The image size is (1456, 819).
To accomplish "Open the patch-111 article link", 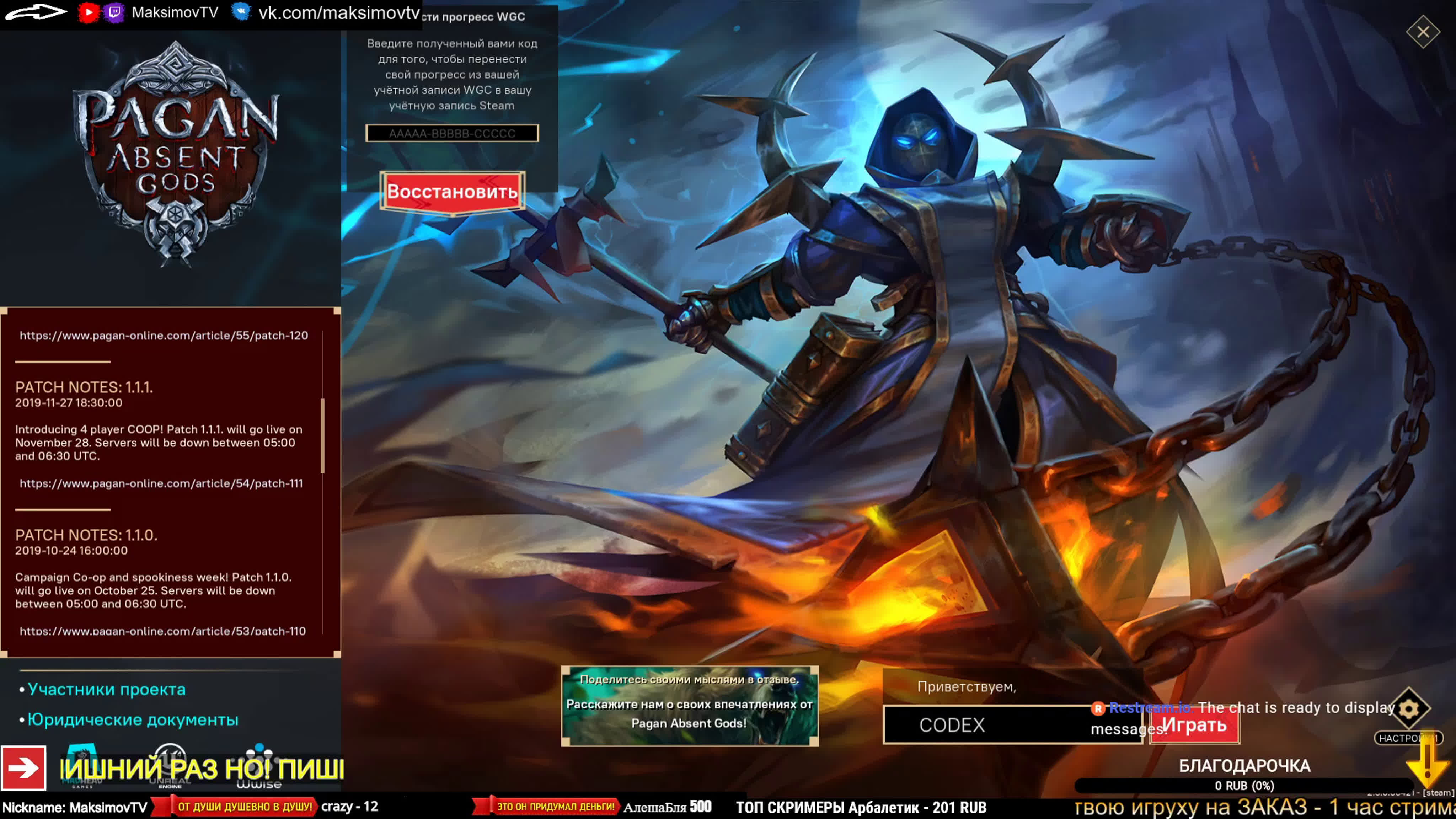I will (x=161, y=484).
